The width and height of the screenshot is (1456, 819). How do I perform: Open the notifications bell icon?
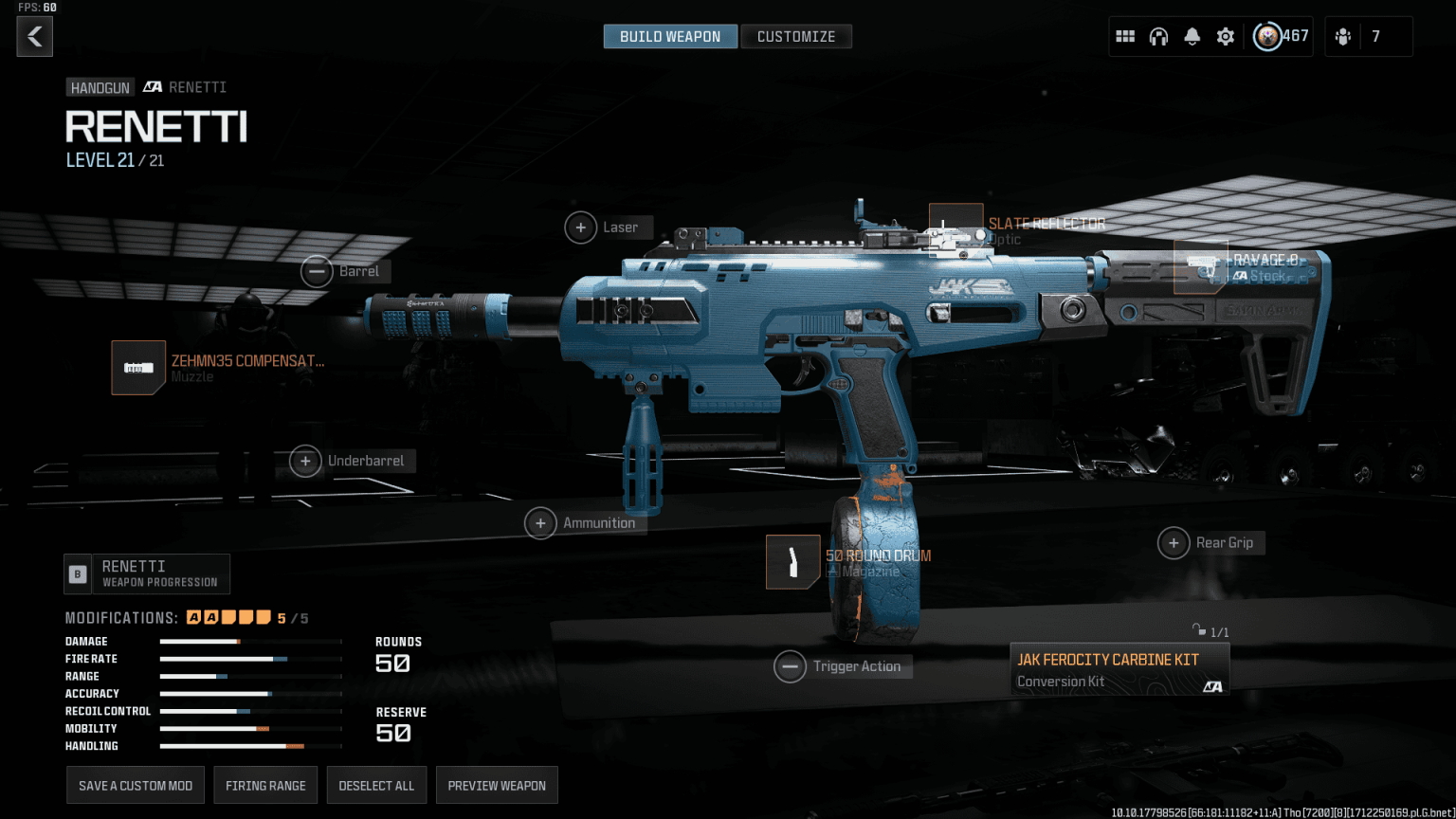point(1192,35)
